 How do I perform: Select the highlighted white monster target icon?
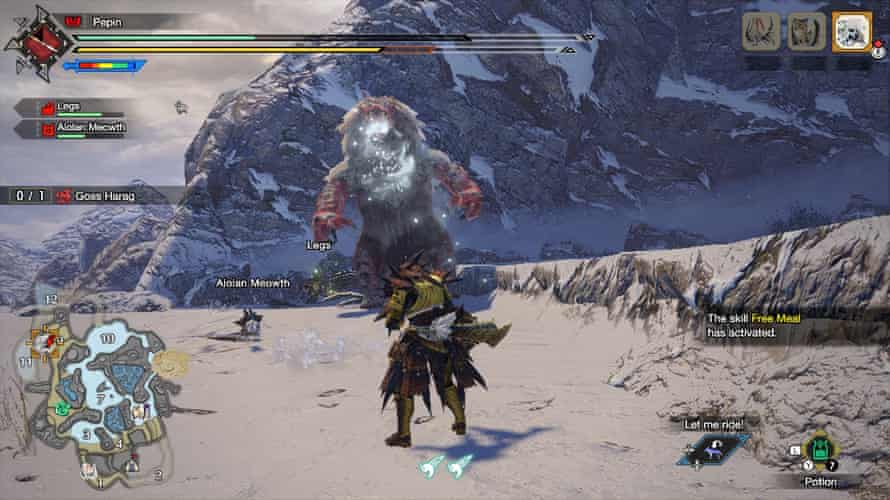(x=852, y=32)
